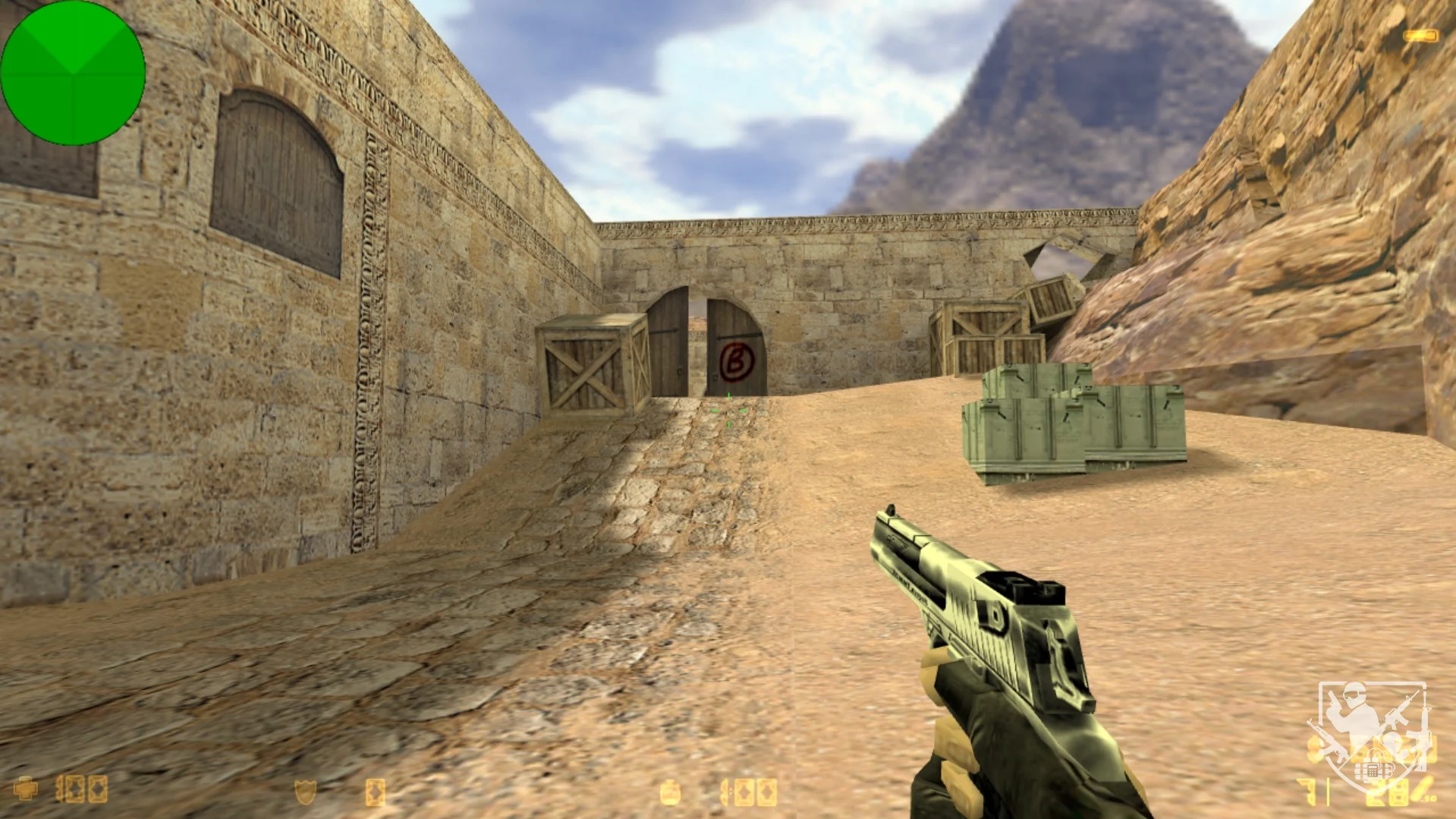Select the health cross icon
The width and height of the screenshot is (1456, 819).
pos(26,789)
